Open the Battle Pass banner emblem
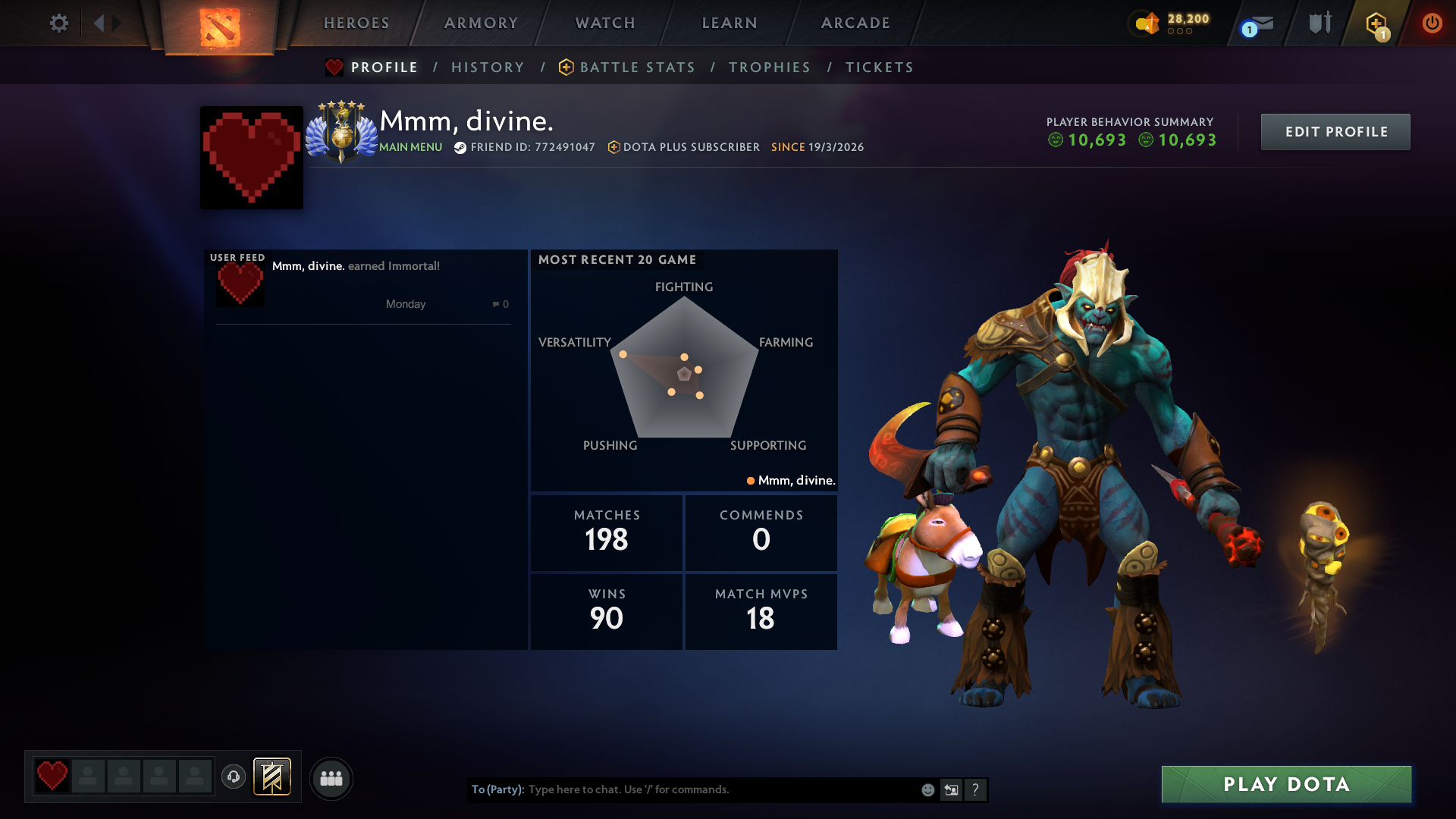Image resolution: width=1456 pixels, height=819 pixels. (271, 777)
